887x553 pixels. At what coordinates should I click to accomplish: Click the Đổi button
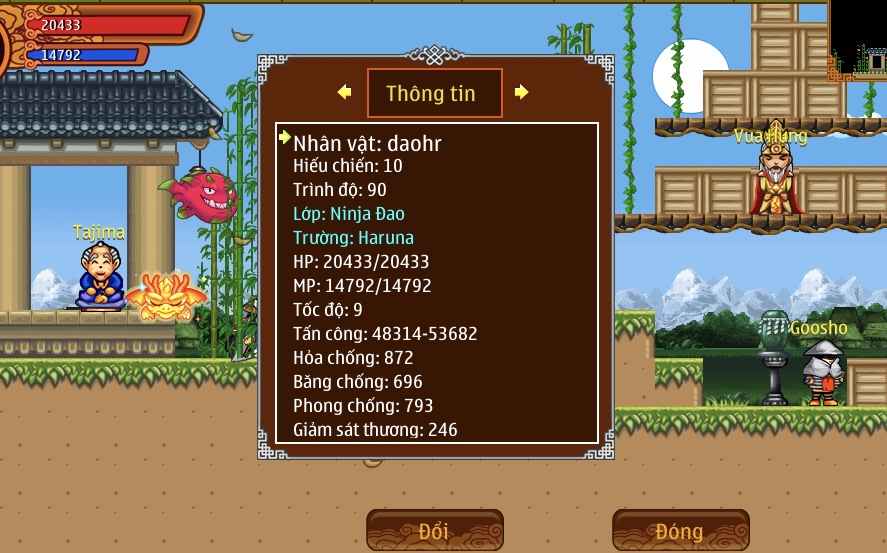pyautogui.click(x=434, y=530)
